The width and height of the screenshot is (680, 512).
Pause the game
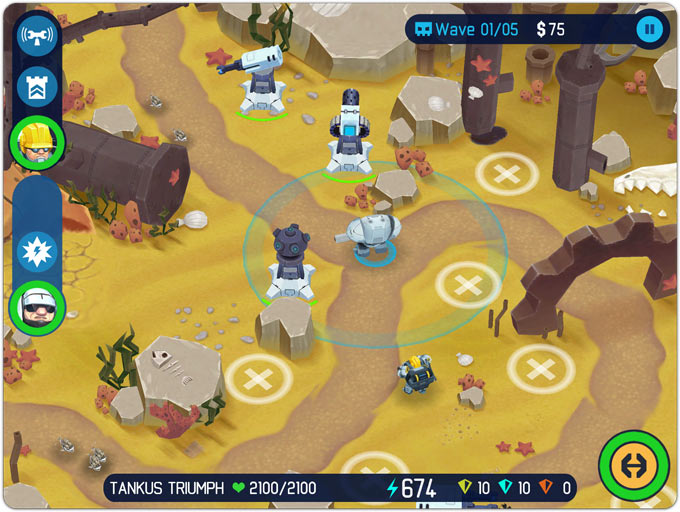pos(650,29)
